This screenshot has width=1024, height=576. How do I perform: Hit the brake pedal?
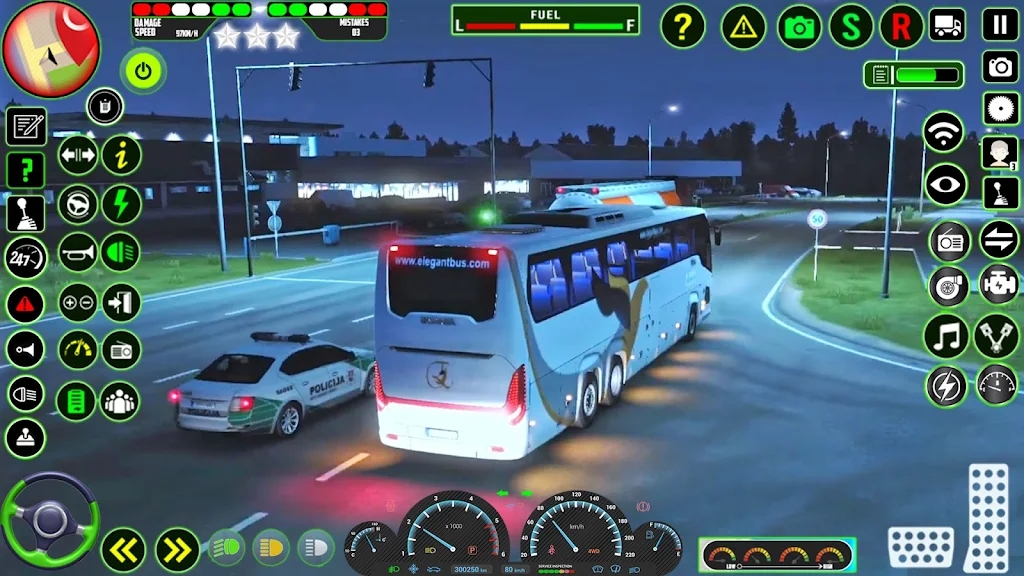pos(920,546)
